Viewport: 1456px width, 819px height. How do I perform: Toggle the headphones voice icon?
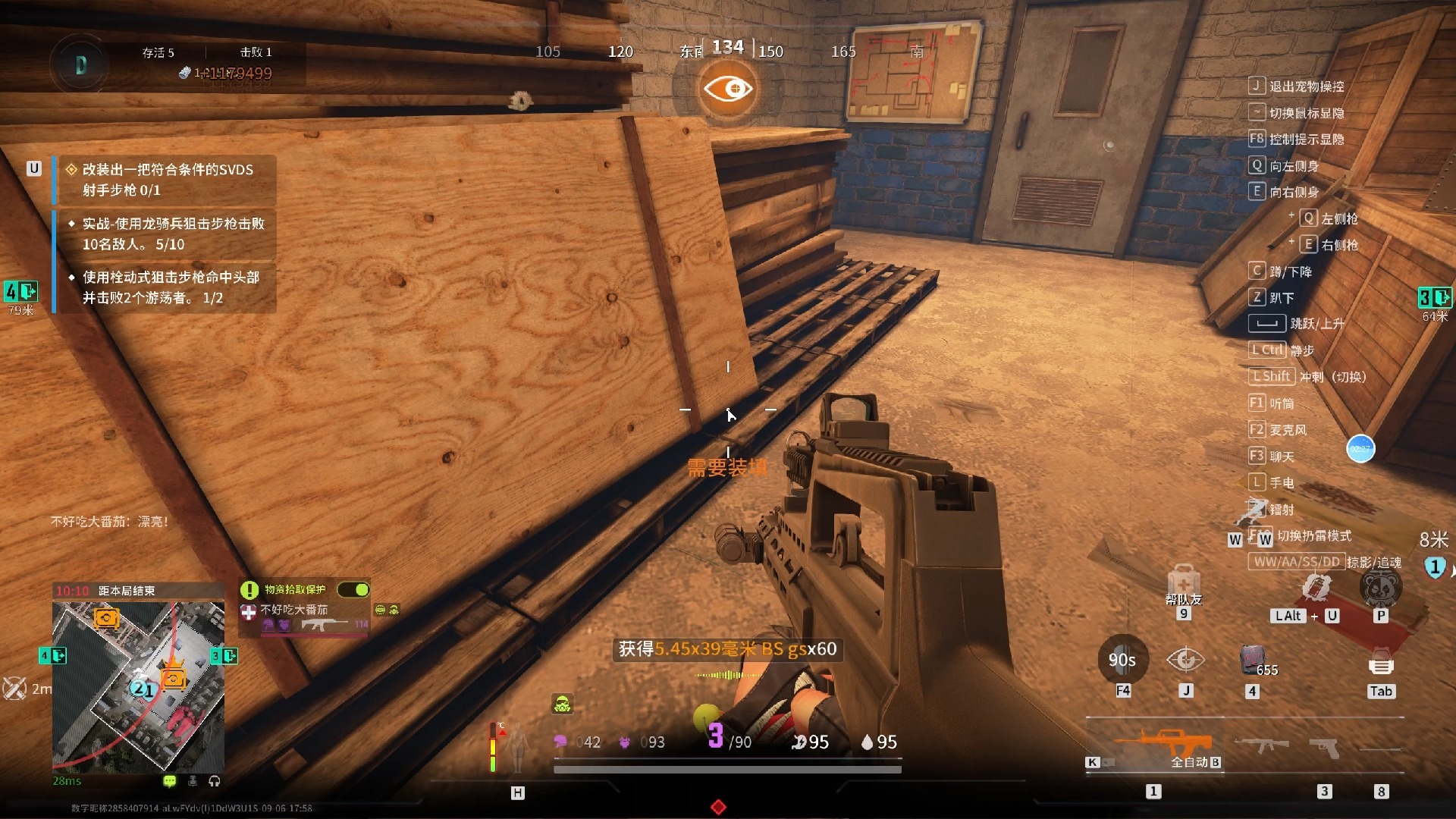point(215,781)
